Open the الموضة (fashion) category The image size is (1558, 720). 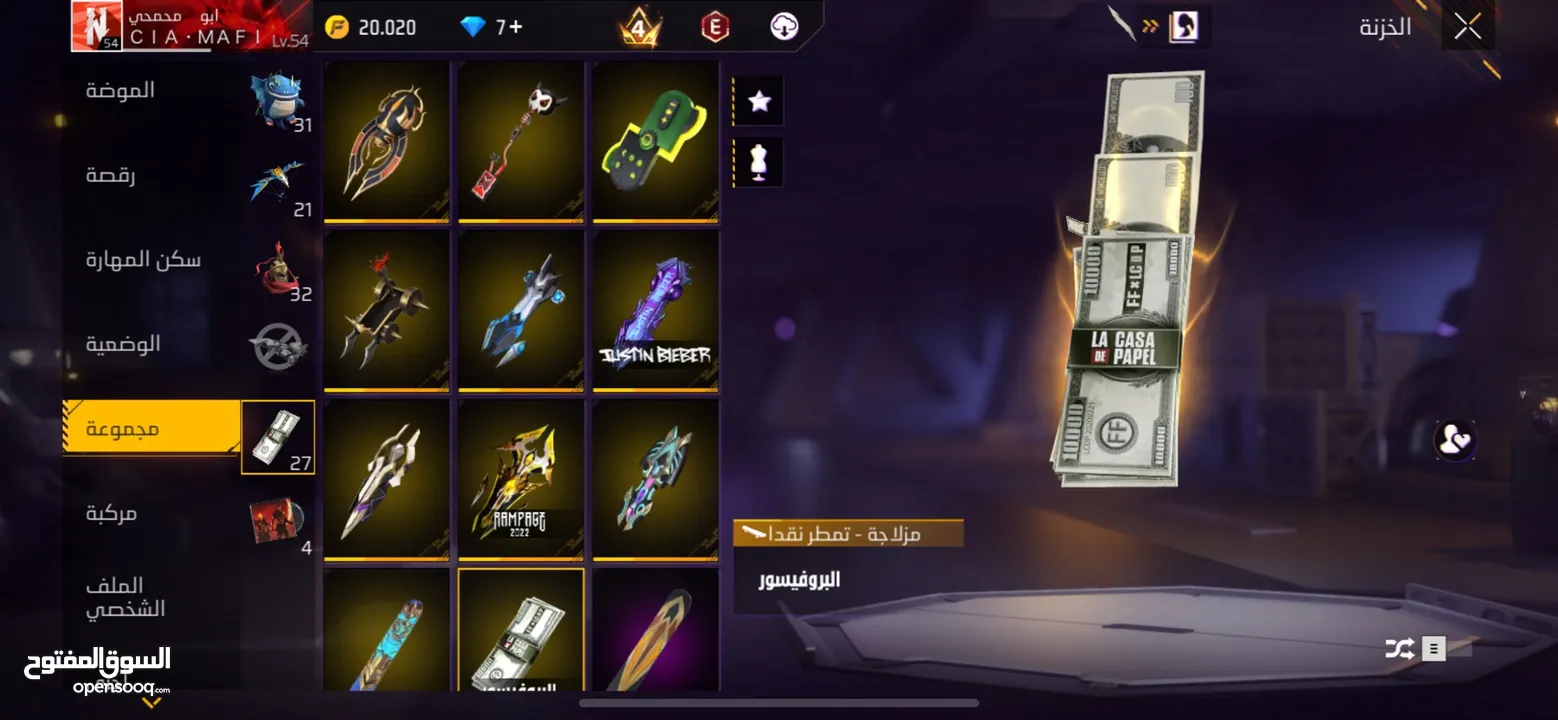coord(120,90)
